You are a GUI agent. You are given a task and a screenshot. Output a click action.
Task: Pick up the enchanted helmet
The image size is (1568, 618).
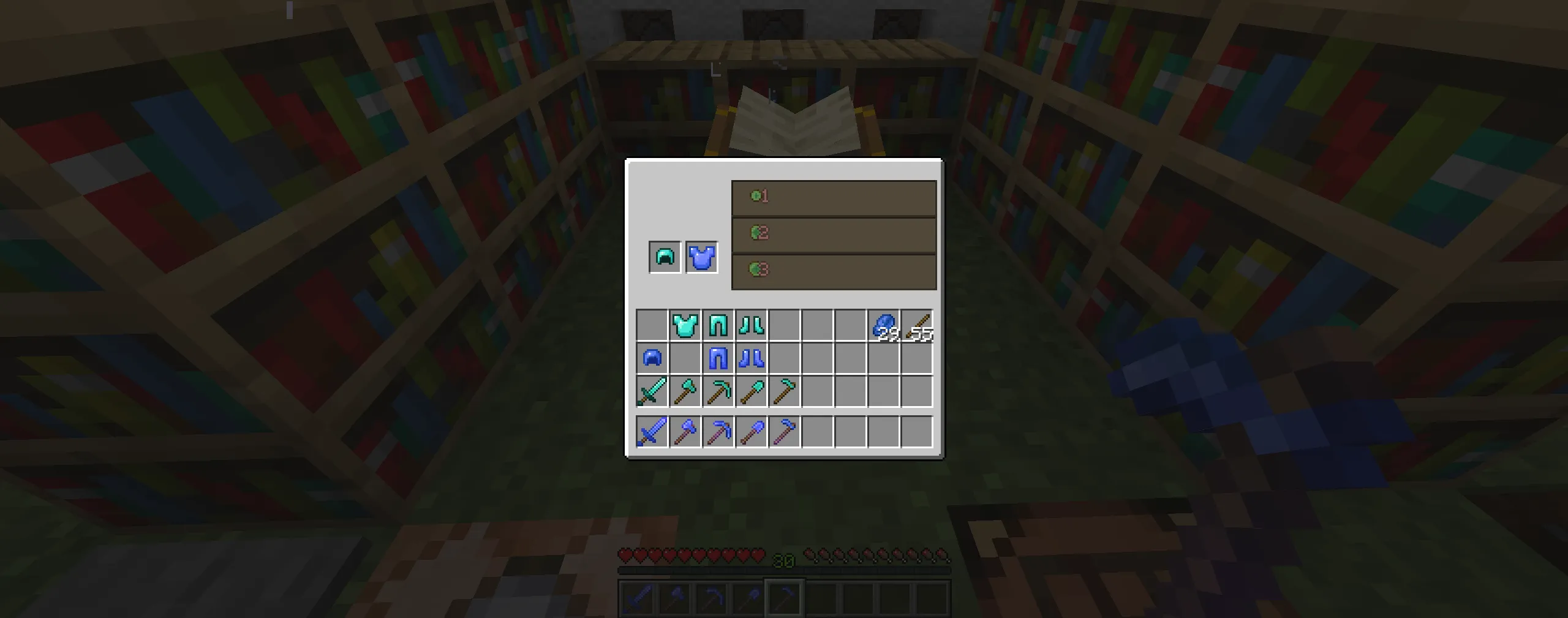tap(651, 360)
